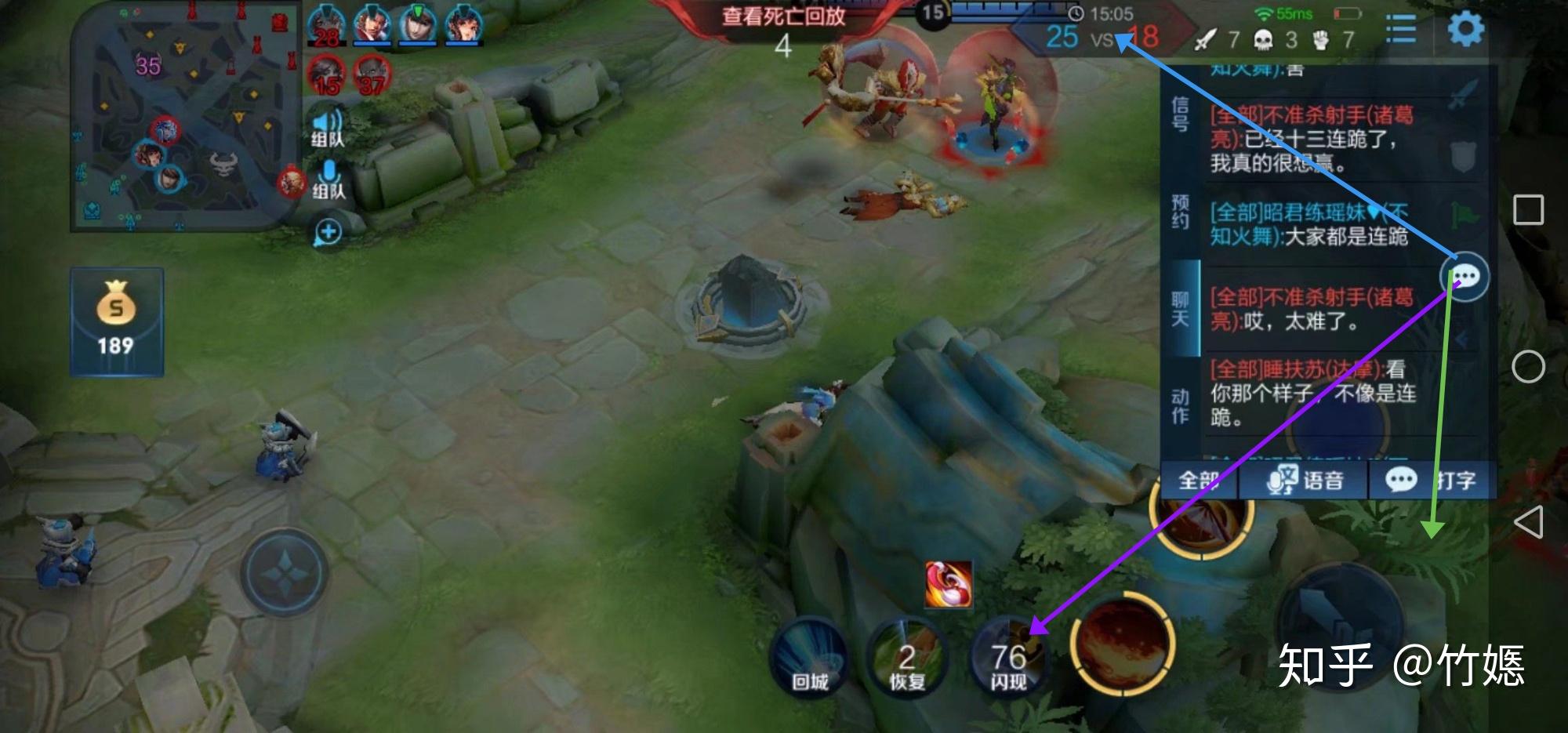
Task: Open the typing (打字) input button
Action: [x=1432, y=480]
